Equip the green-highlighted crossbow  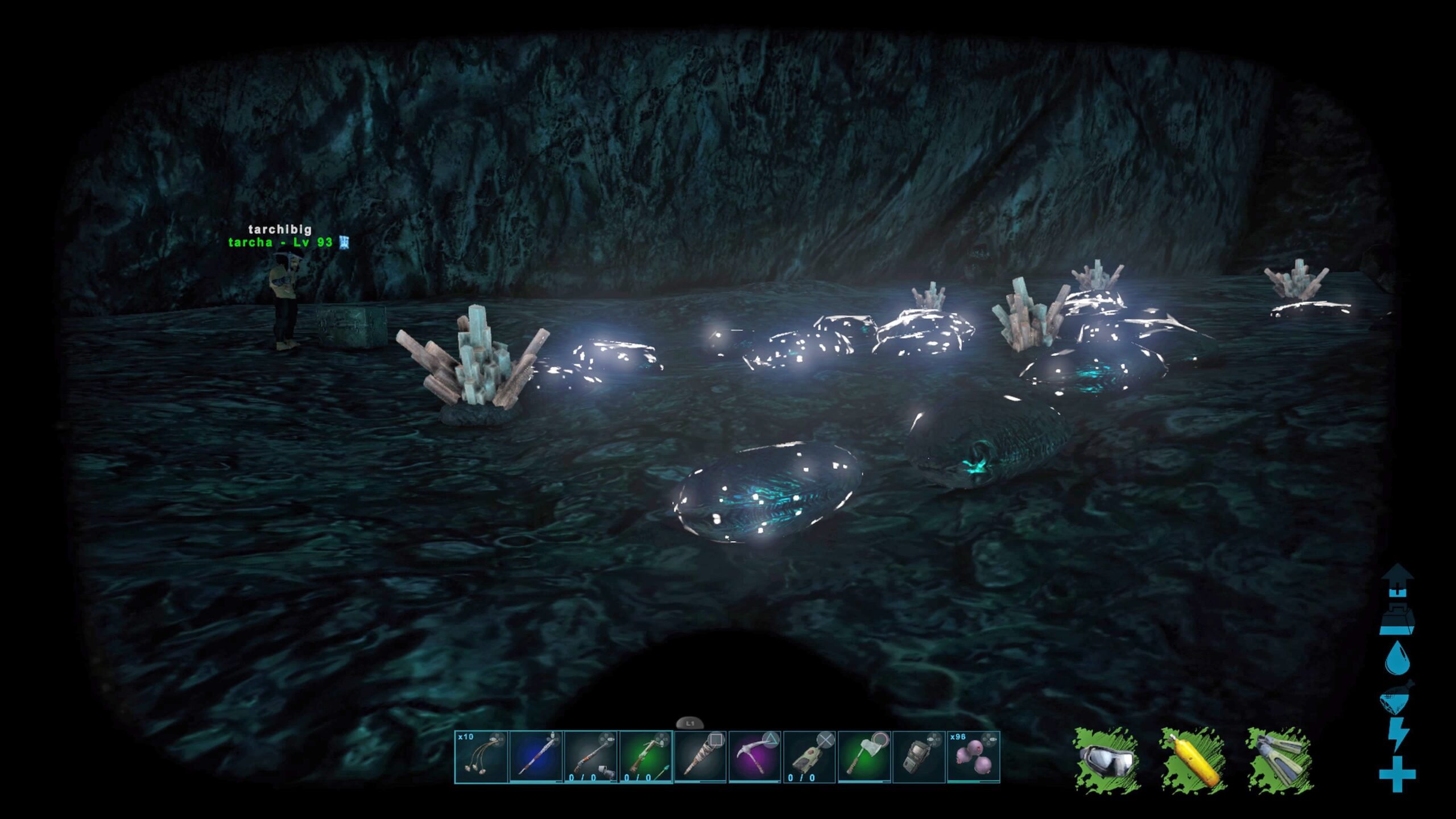pyautogui.click(x=645, y=757)
